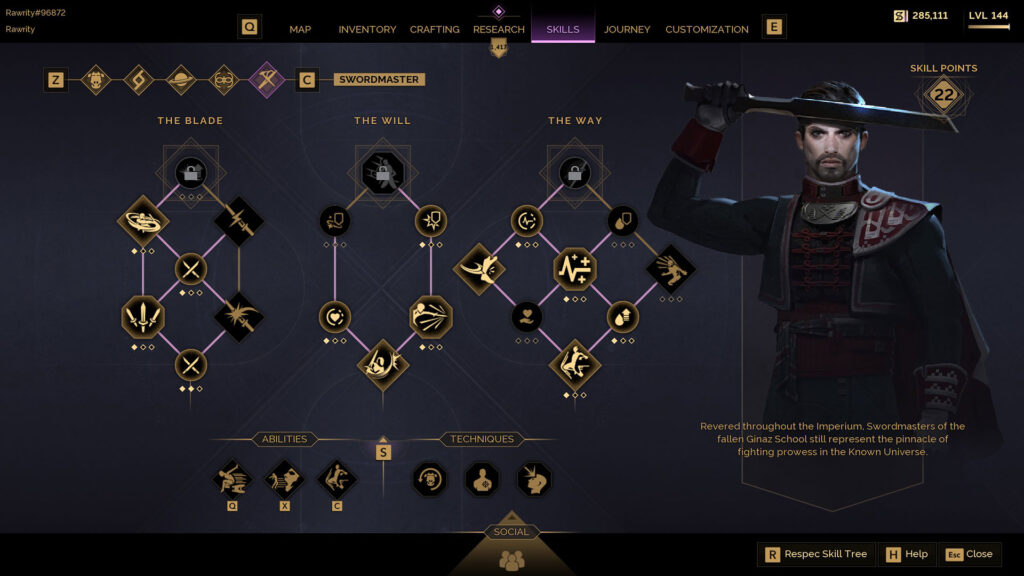Select the locked top node of The Will
The height and width of the screenshot is (576, 1024).
[x=382, y=173]
